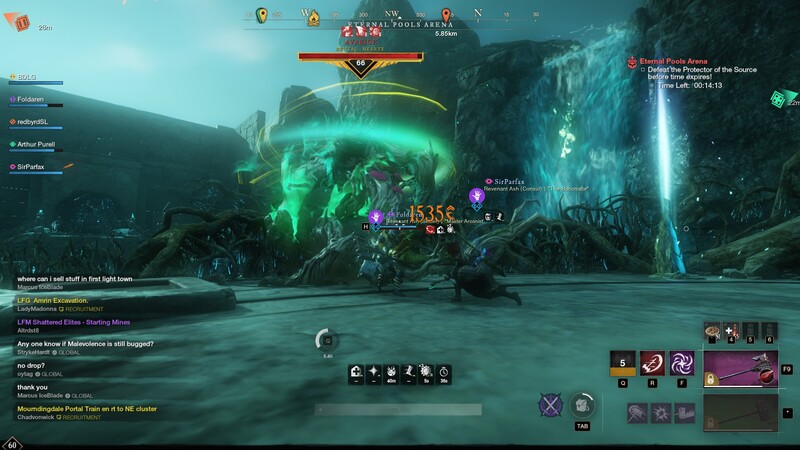The width and height of the screenshot is (800, 450).
Task: Click the compass bar at top
Action: click(x=399, y=15)
